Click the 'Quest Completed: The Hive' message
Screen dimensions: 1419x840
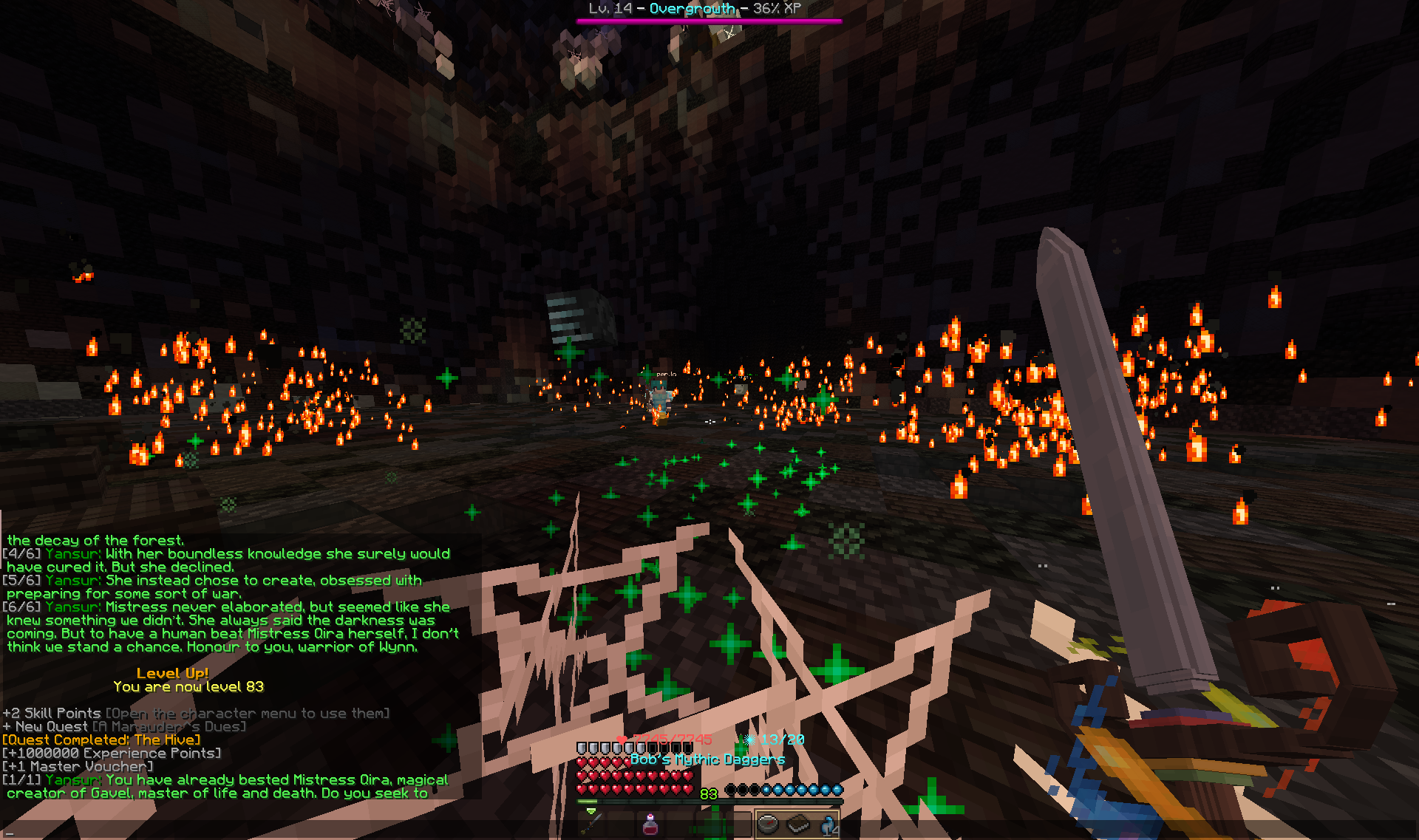101,740
